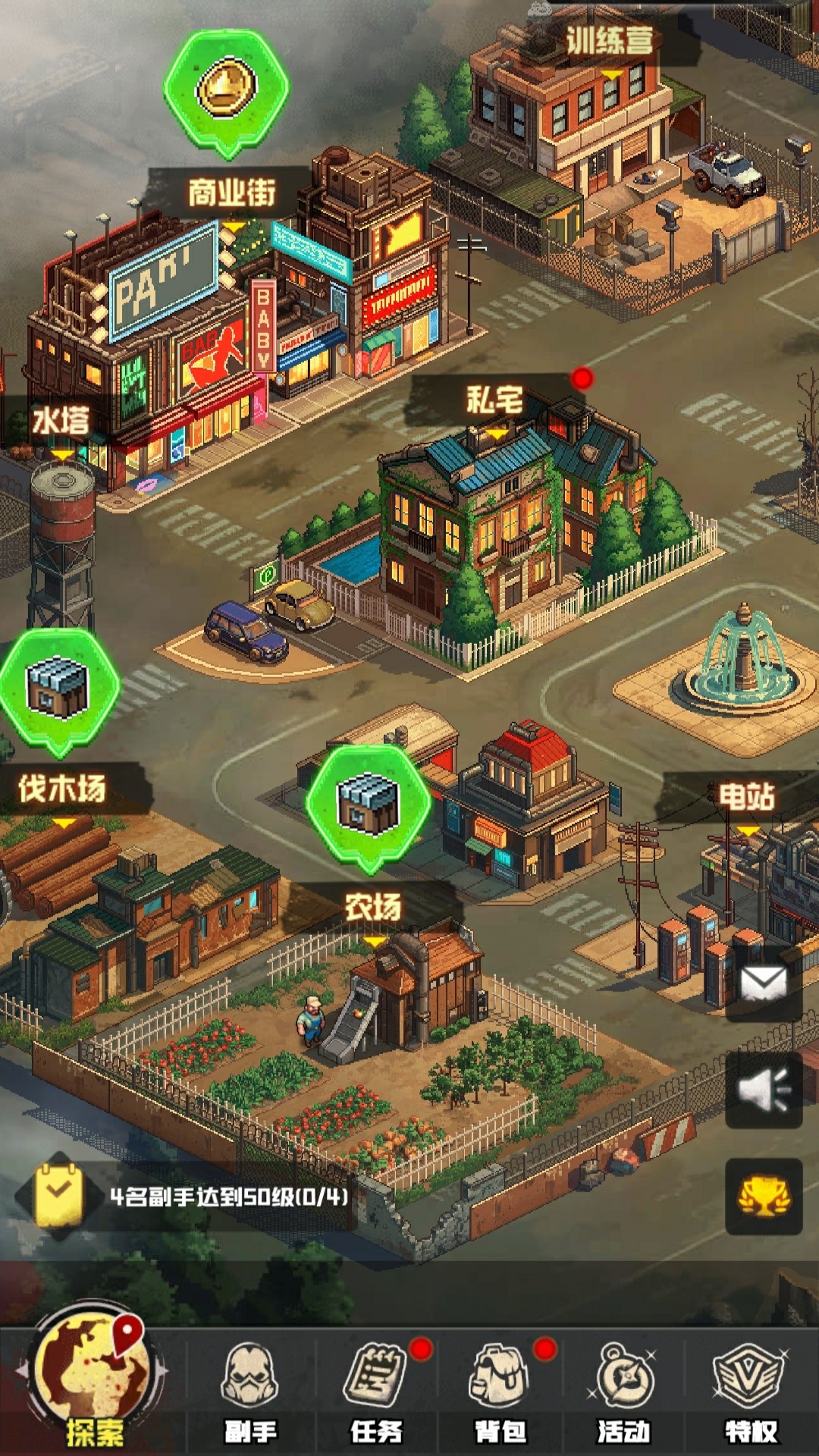Click the megaphone announcements icon
The image size is (819, 1456).
coord(764,1090)
